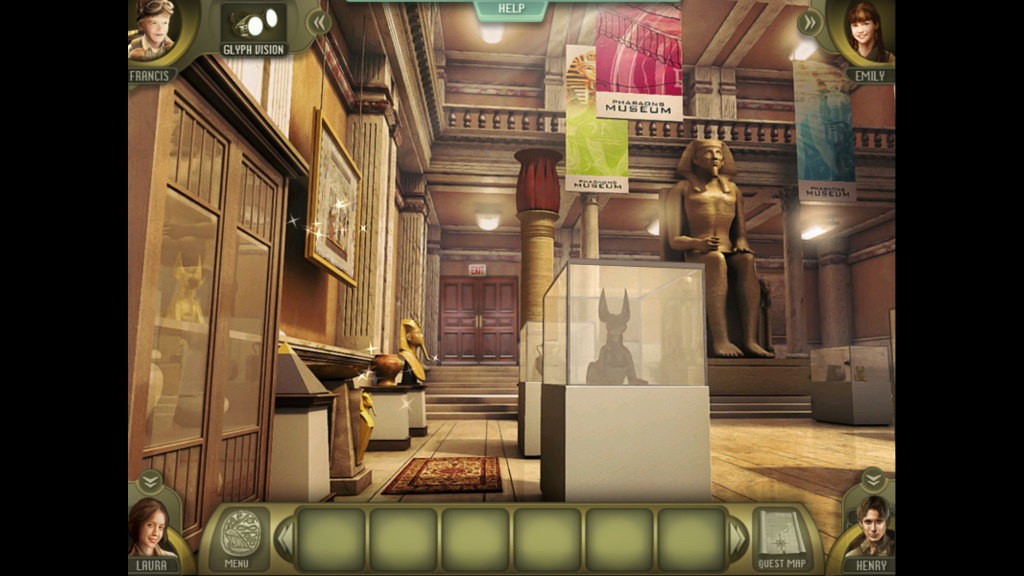Open the Help tab

point(511,9)
